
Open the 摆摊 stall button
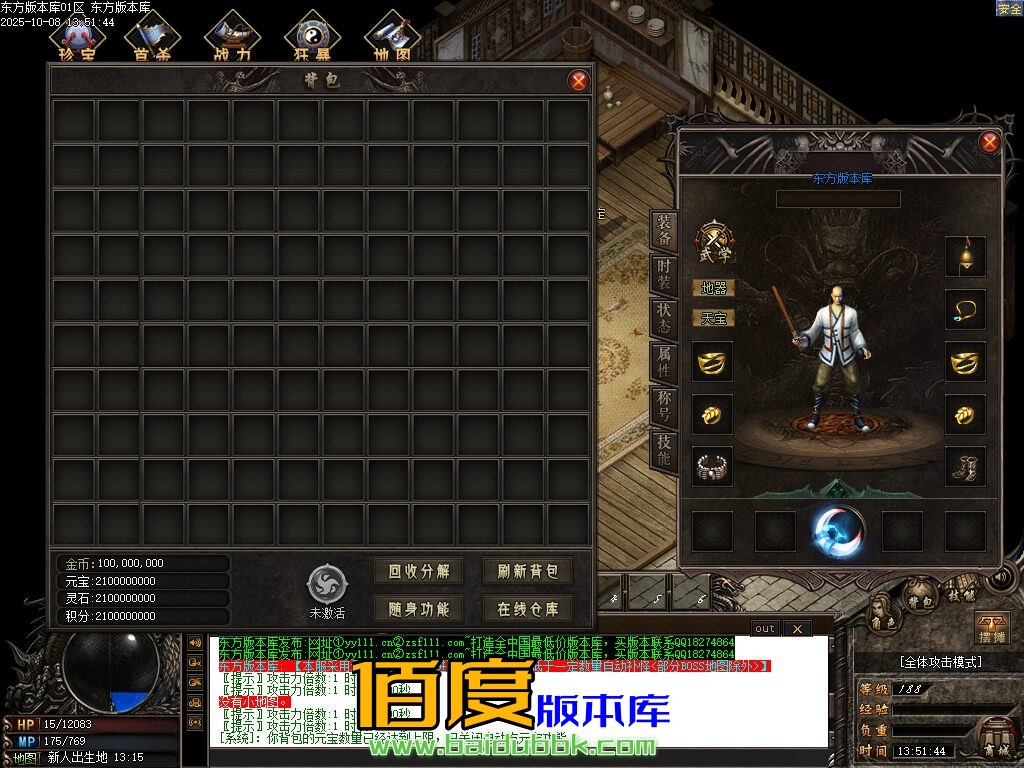pos(991,628)
